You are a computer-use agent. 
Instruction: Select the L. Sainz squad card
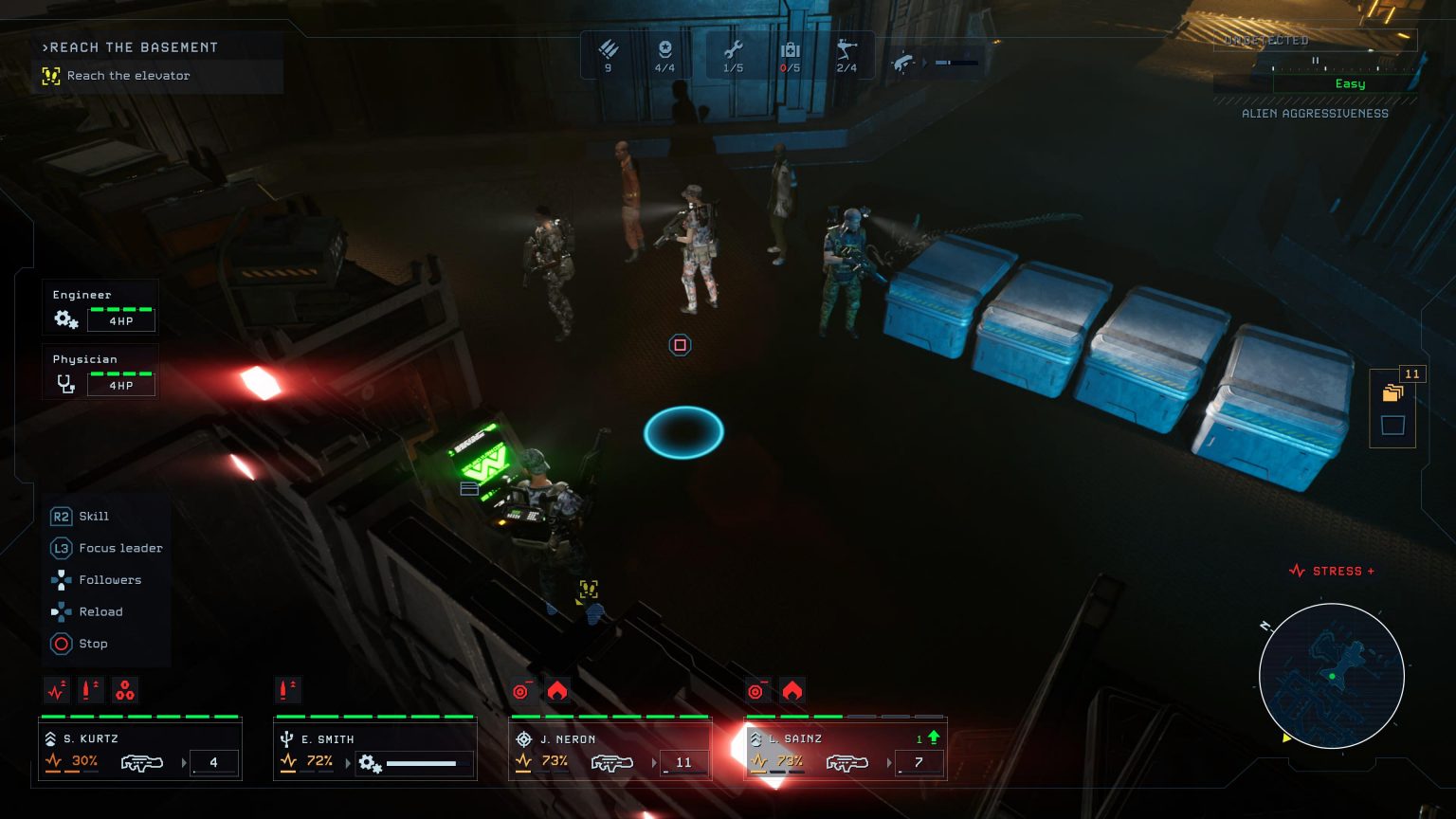[x=846, y=750]
